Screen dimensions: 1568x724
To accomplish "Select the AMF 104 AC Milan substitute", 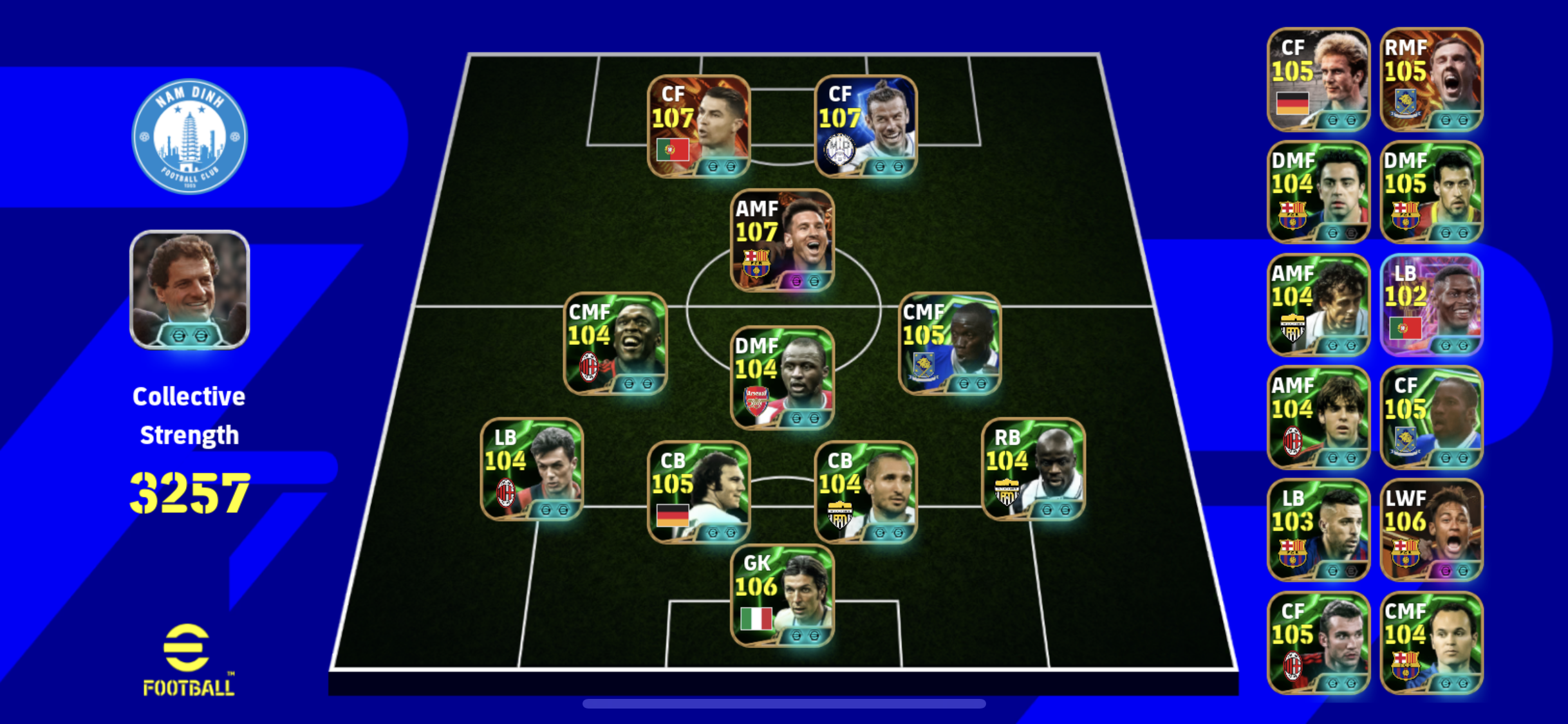I will click(x=1318, y=417).
